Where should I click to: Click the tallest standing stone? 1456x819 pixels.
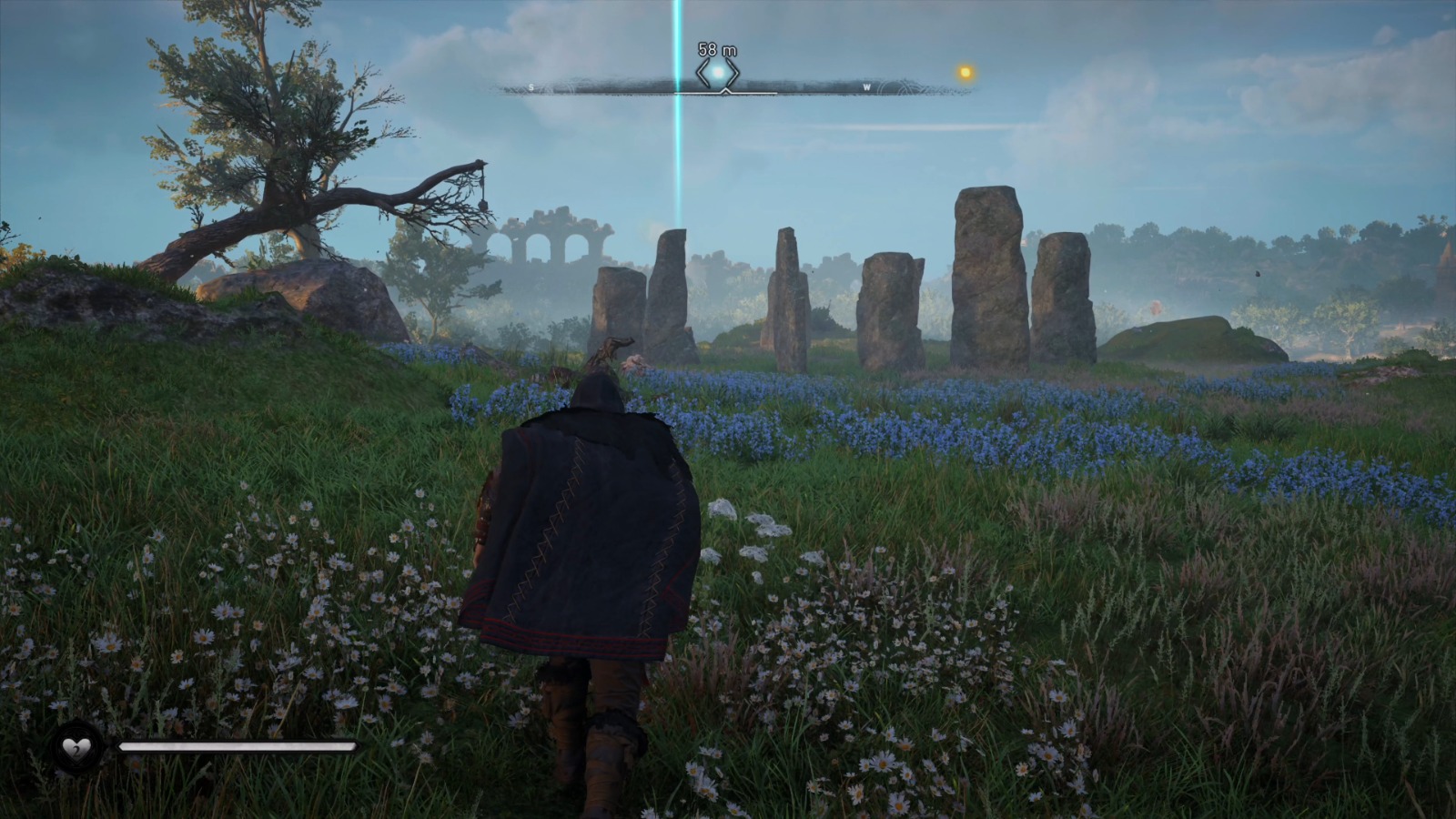987,273
